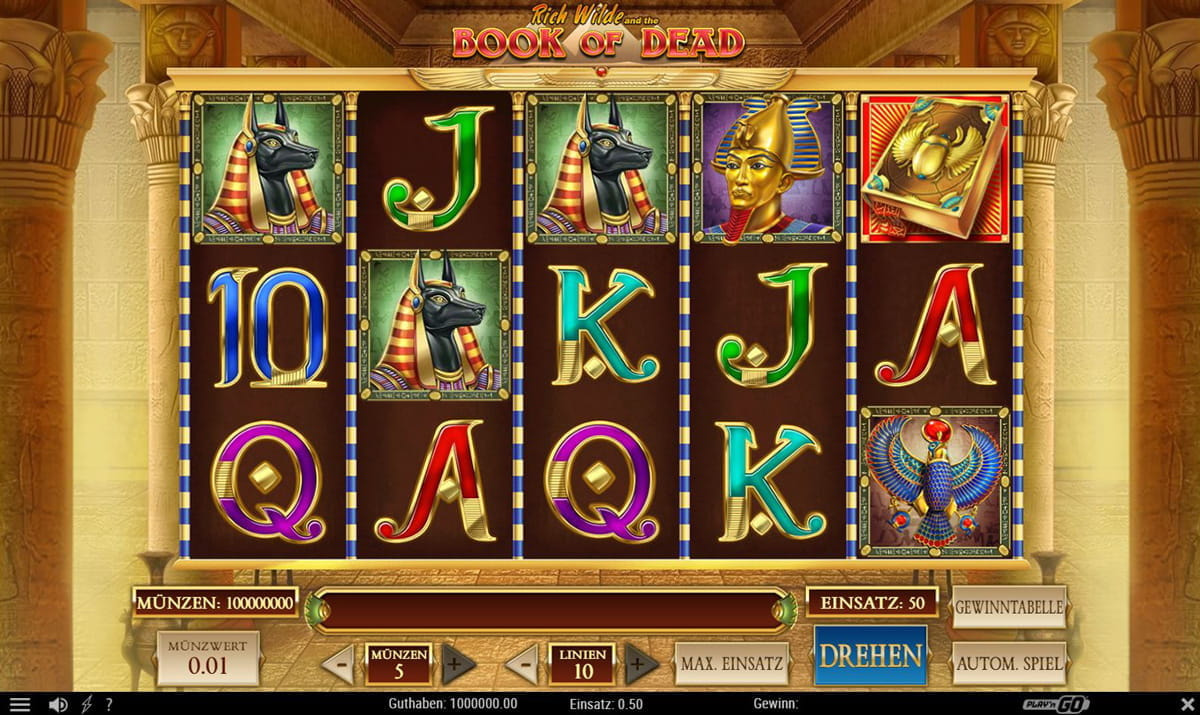1200x715 pixels.
Task: Set the bet with Max. Einsatz
Action: click(x=732, y=663)
